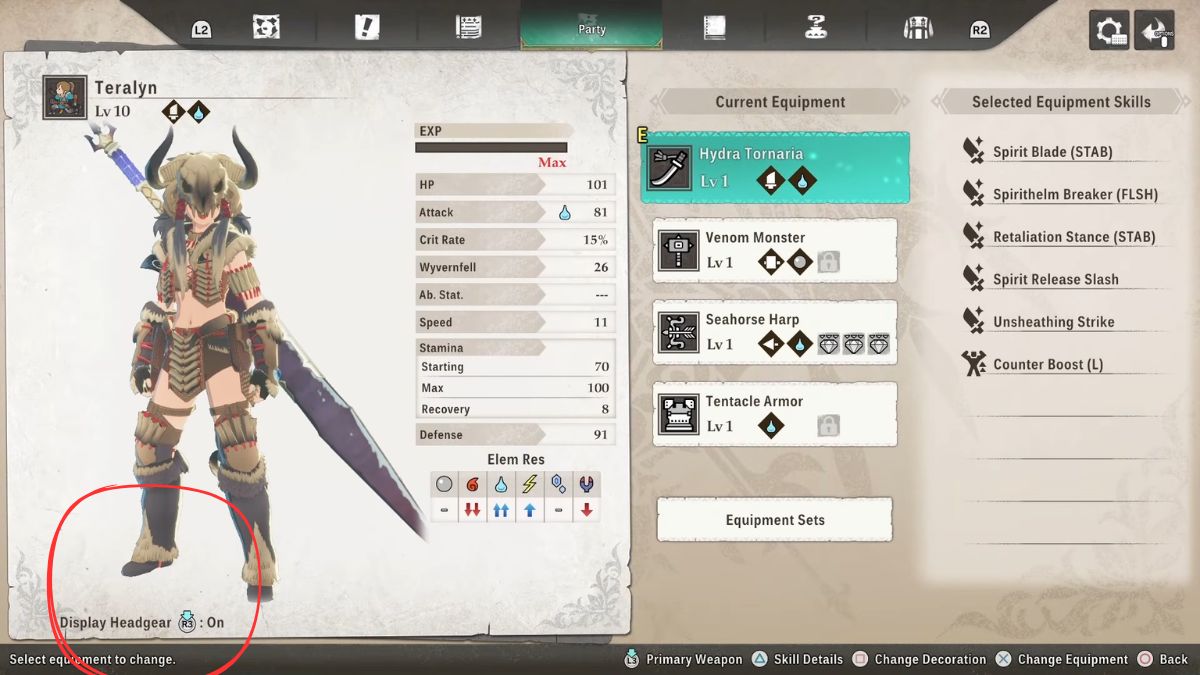The width and height of the screenshot is (1200, 675).
Task: Open the armor outfit icon tab
Action: [x=917, y=28]
